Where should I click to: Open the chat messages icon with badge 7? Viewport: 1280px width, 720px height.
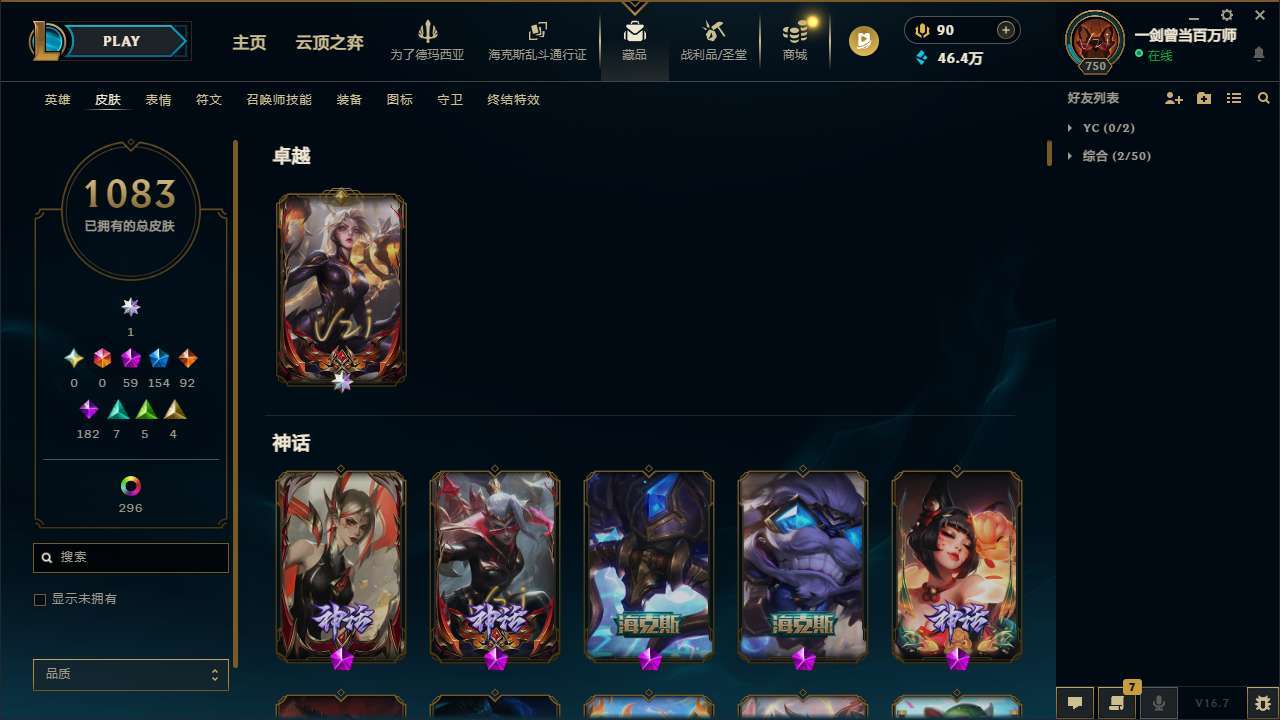click(1117, 702)
